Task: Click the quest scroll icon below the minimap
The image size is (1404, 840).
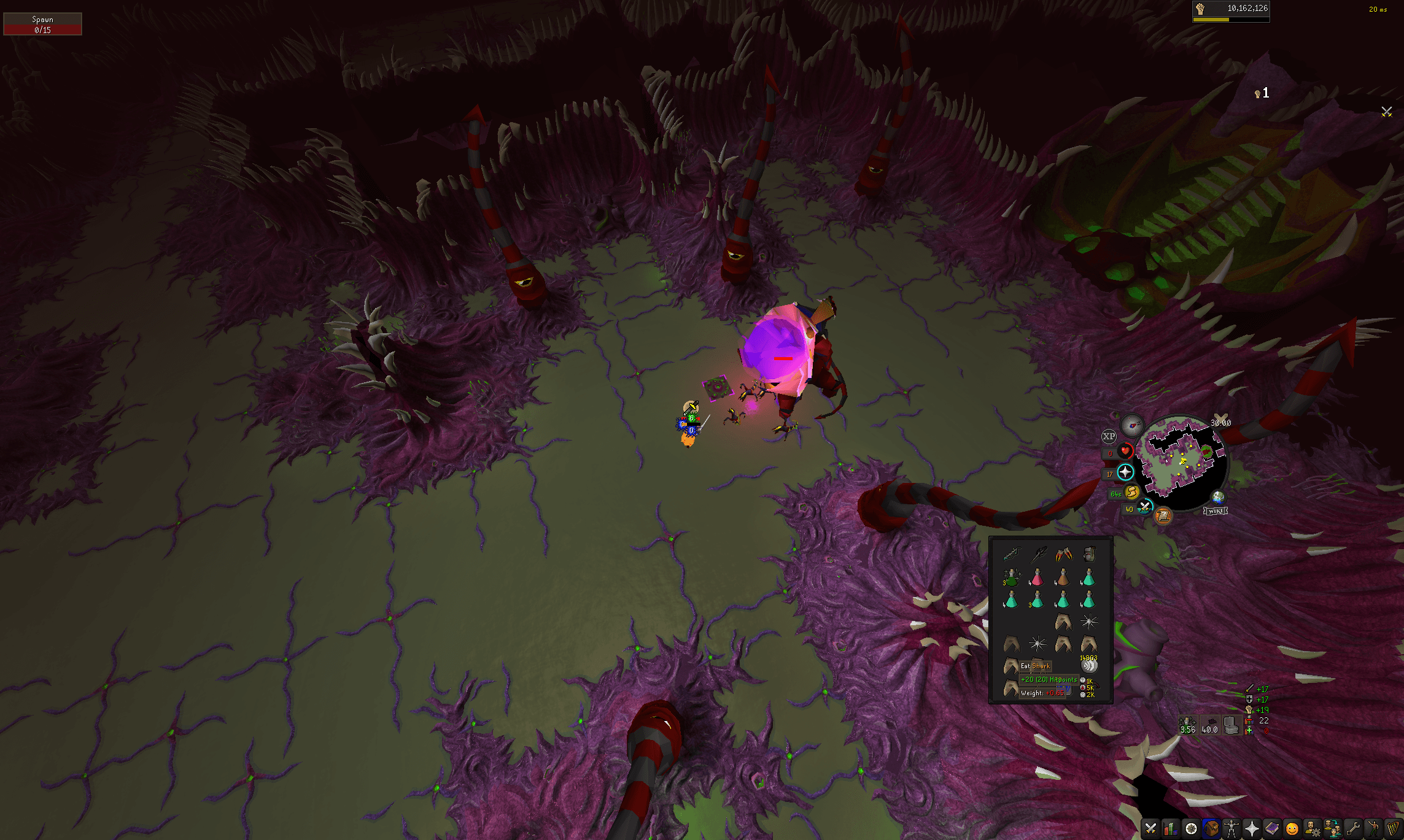Action: coord(1164,517)
